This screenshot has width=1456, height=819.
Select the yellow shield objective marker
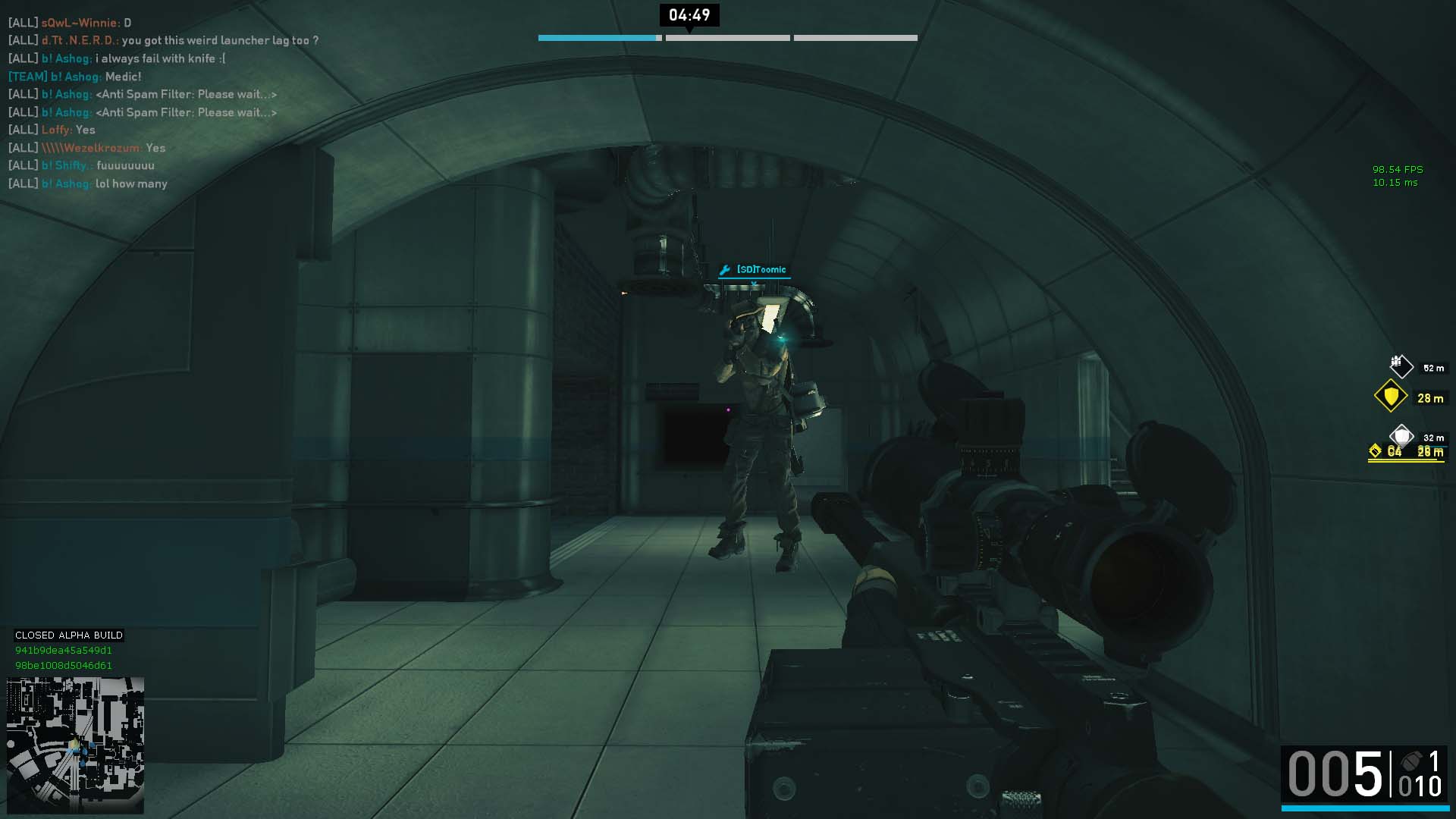pyautogui.click(x=1391, y=396)
